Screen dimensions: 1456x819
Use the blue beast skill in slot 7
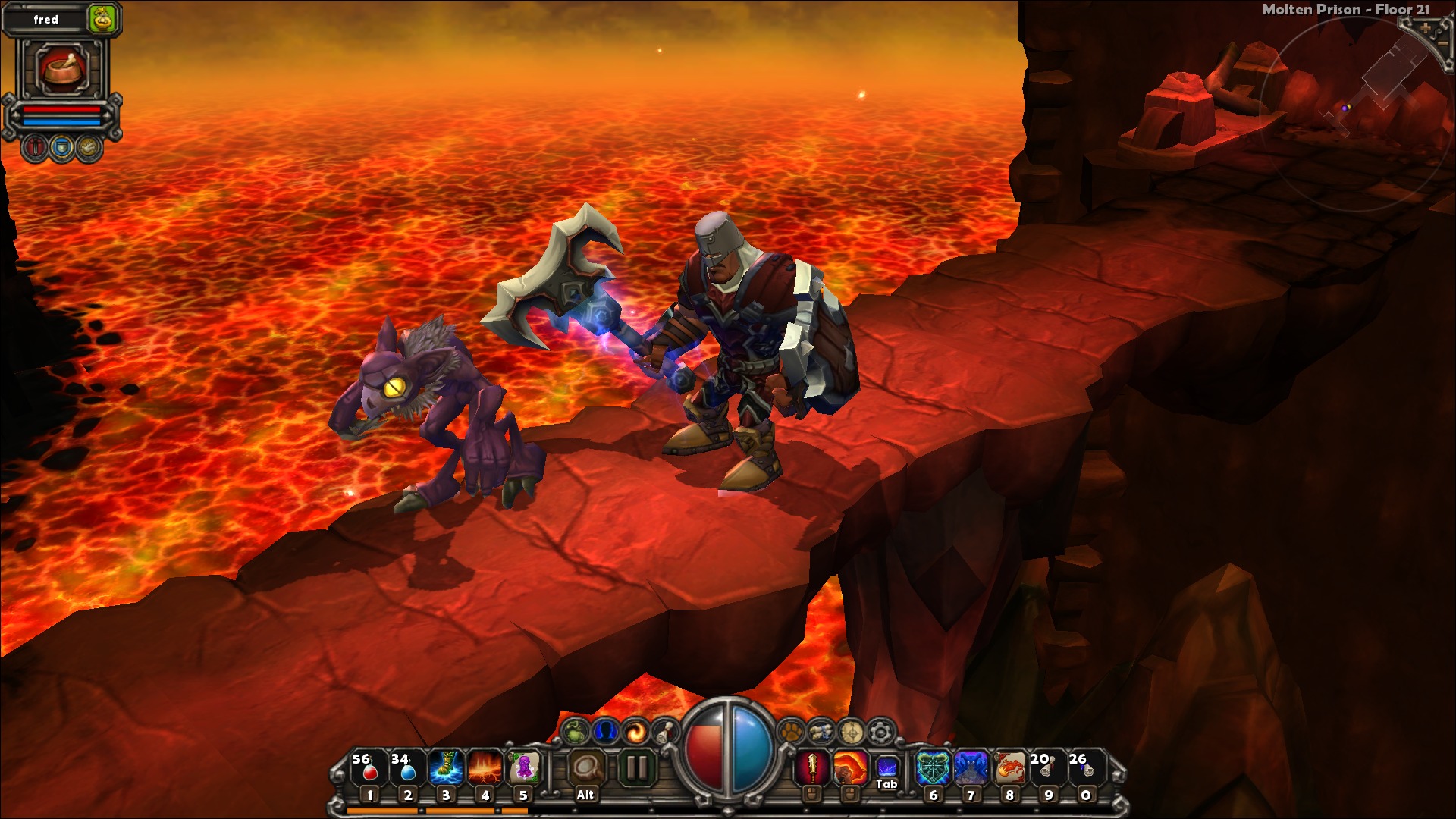tap(971, 768)
